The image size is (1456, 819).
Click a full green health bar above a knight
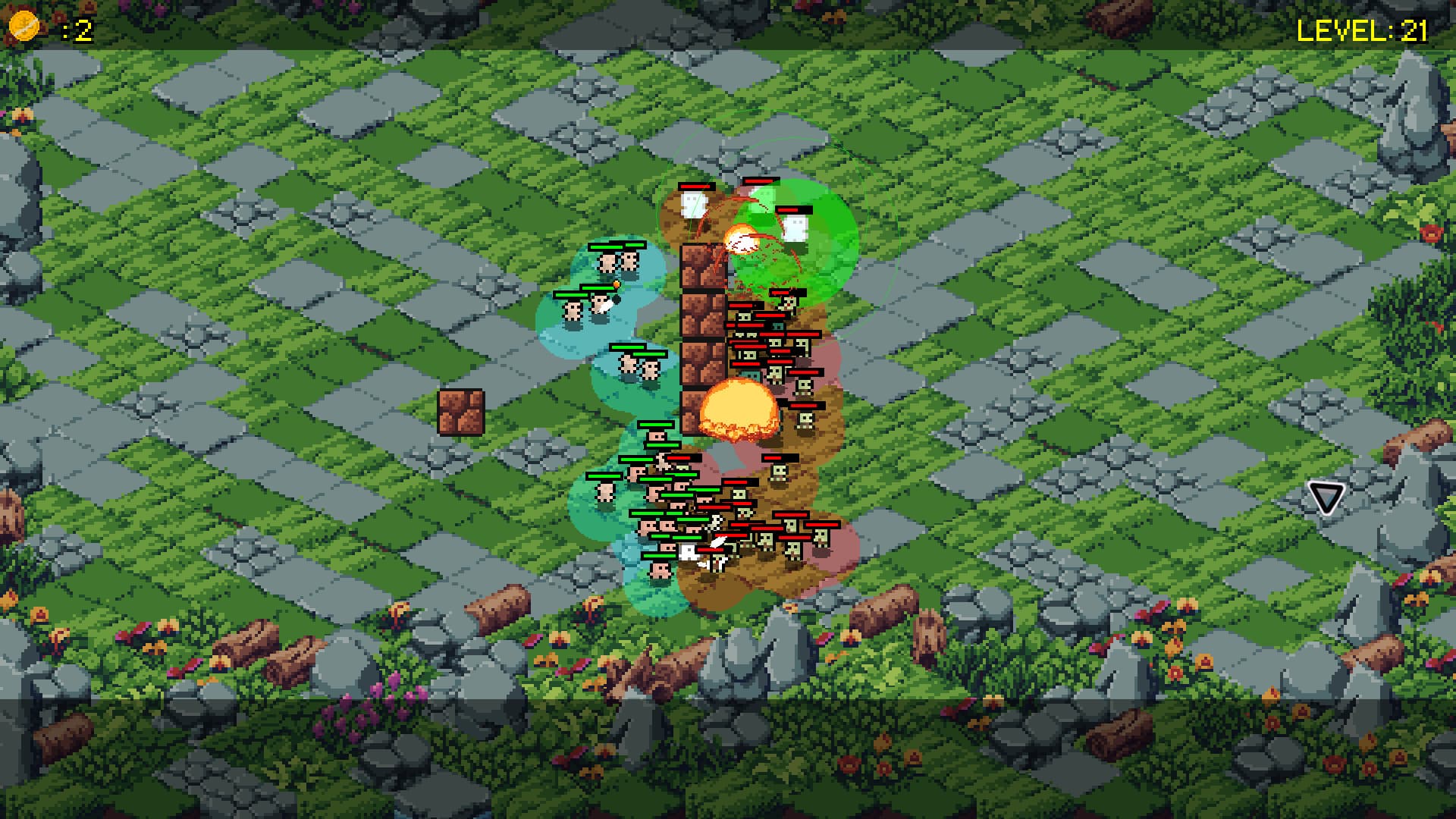[x=605, y=249]
